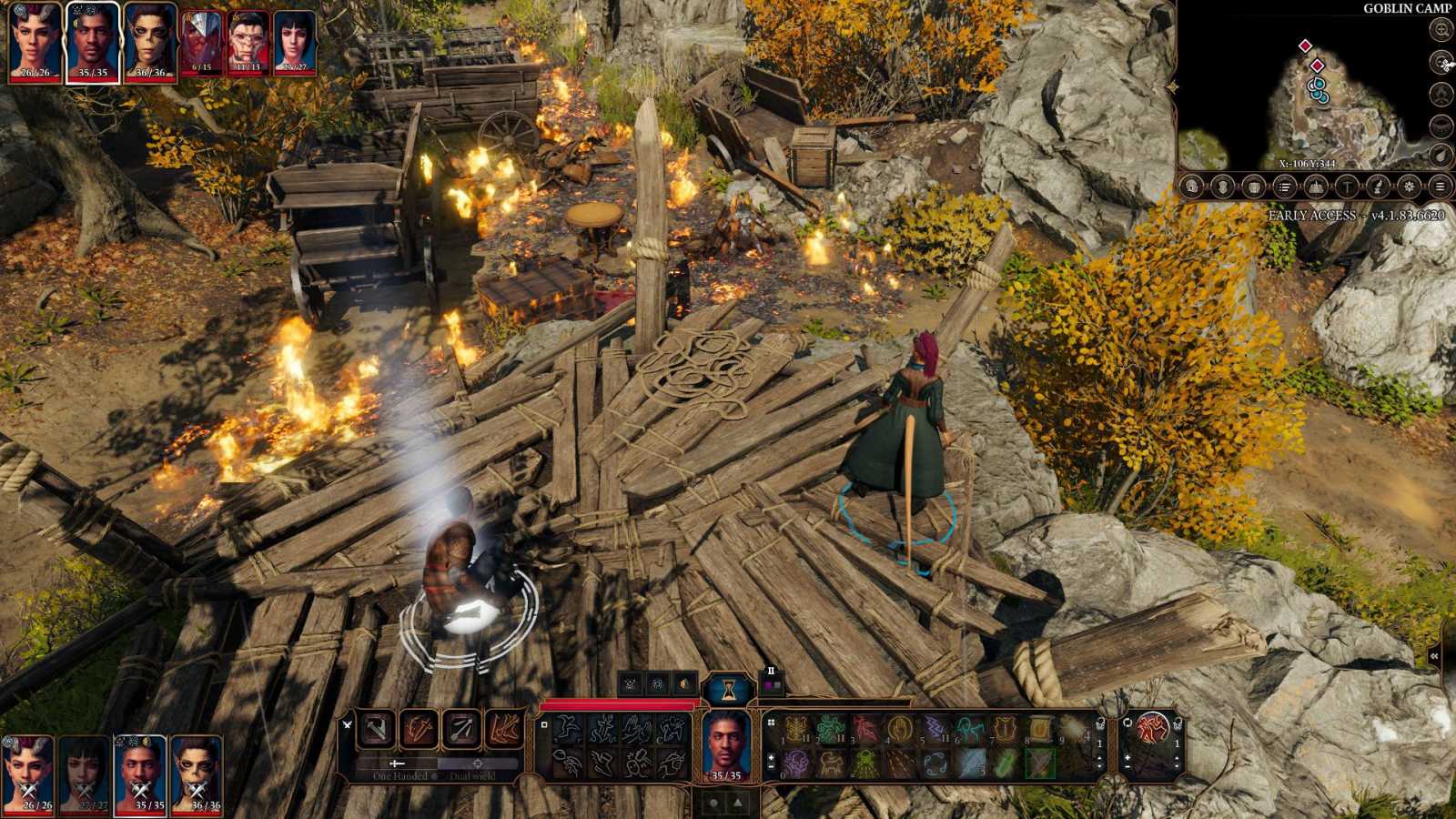Select the horned character in the turn order
This screenshot has height=819, width=1456.
pyautogui.click(x=34, y=40)
